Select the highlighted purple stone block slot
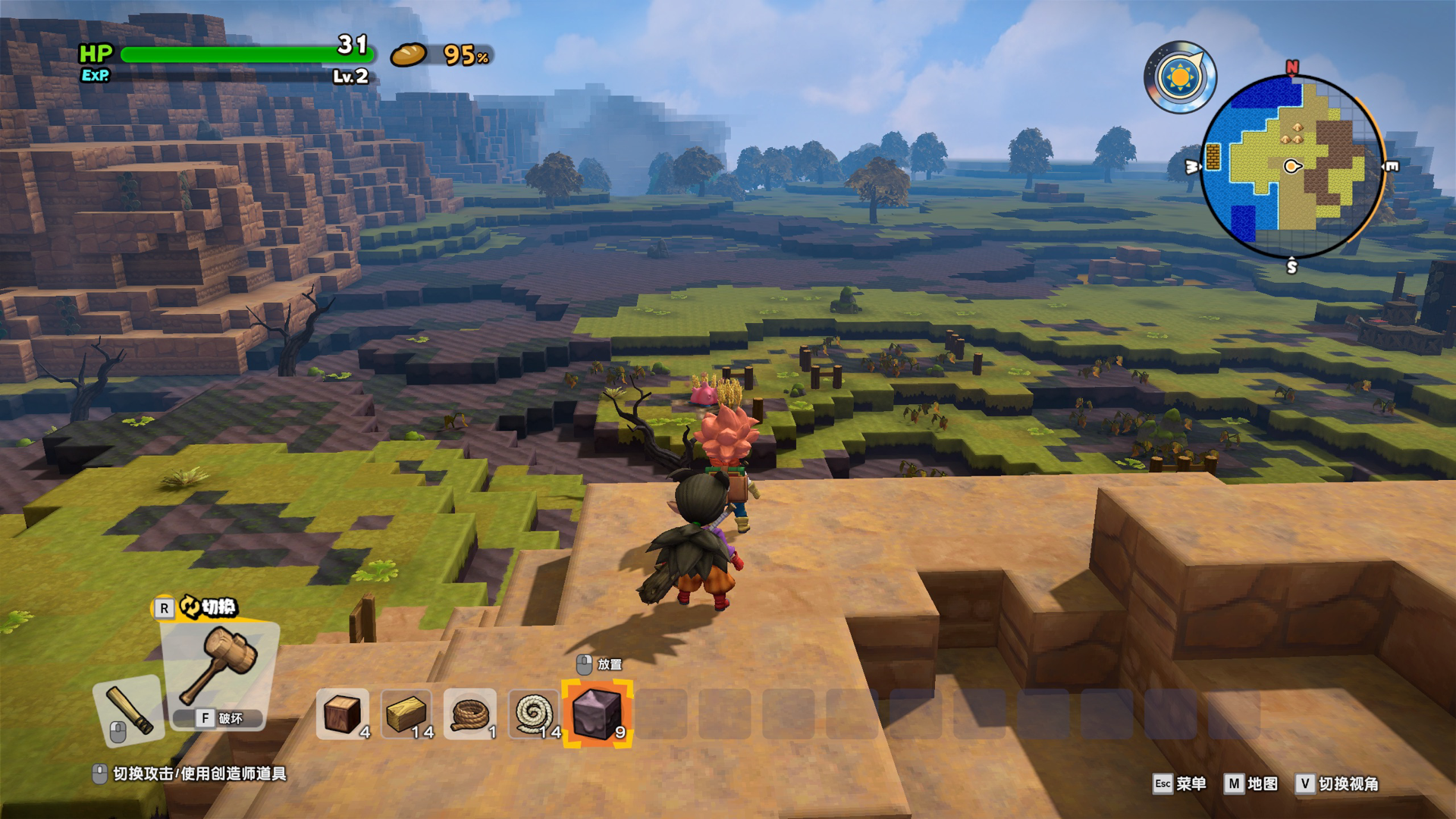This screenshot has width=1456, height=819. tap(597, 714)
